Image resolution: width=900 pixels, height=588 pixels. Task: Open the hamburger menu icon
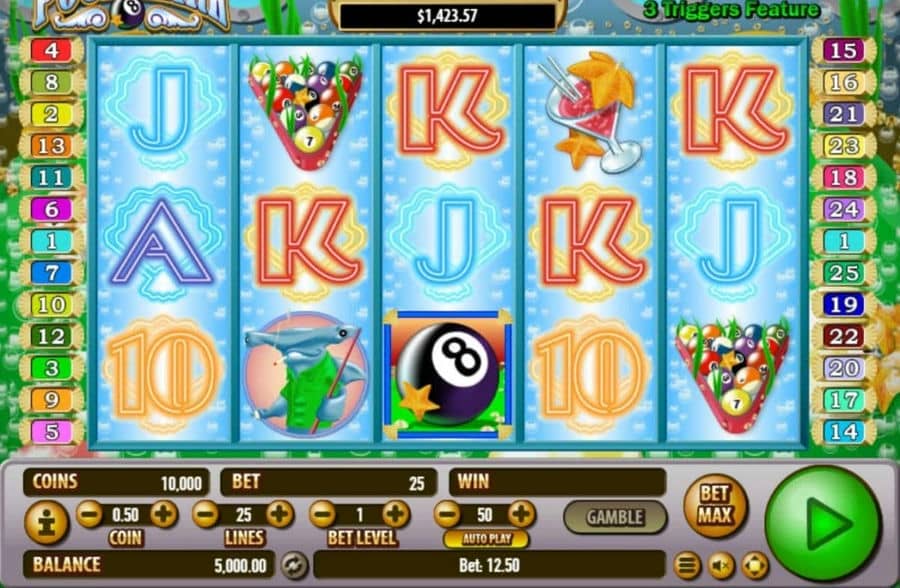point(687,566)
